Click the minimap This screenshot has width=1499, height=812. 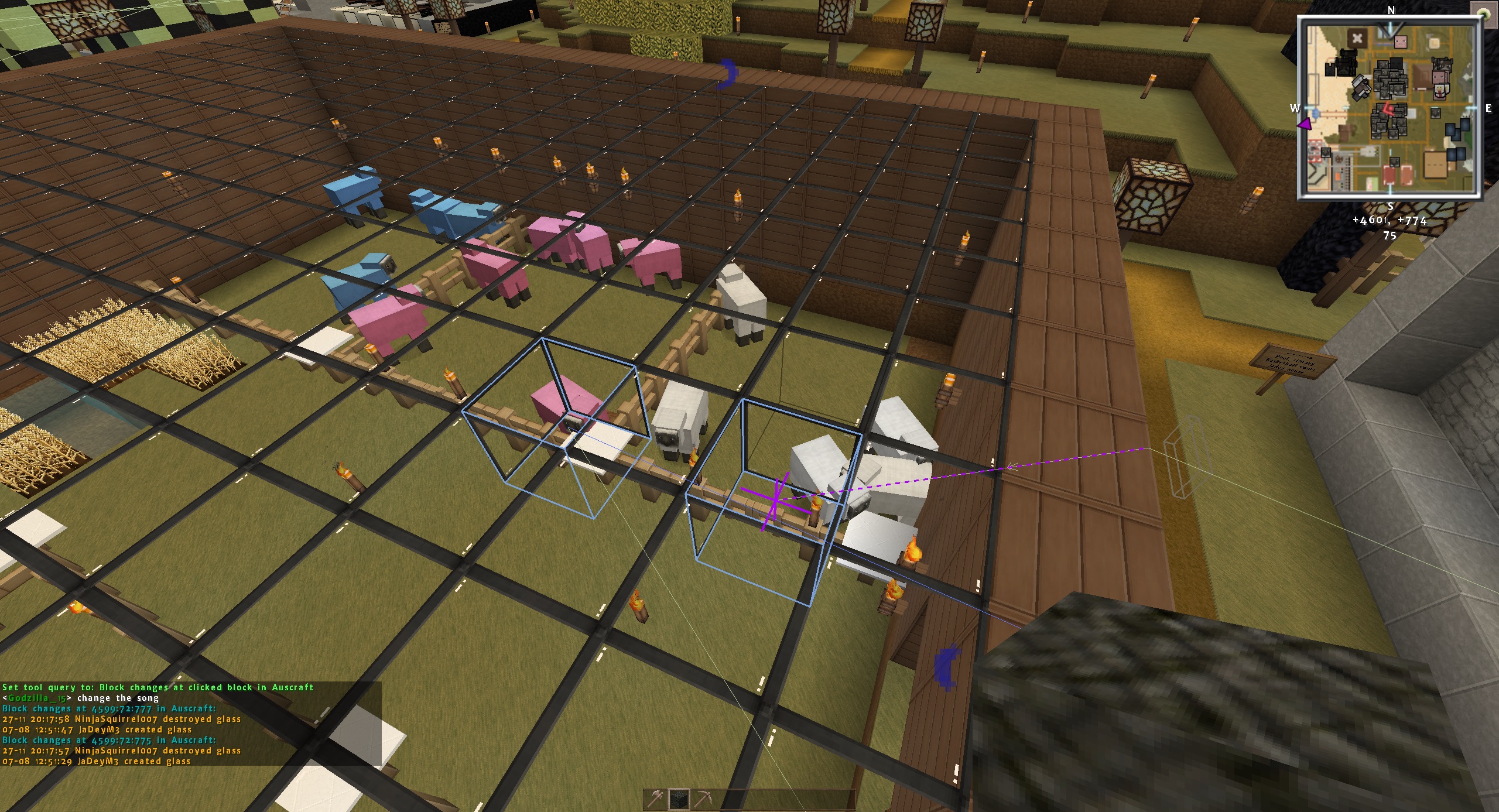[x=1390, y=109]
